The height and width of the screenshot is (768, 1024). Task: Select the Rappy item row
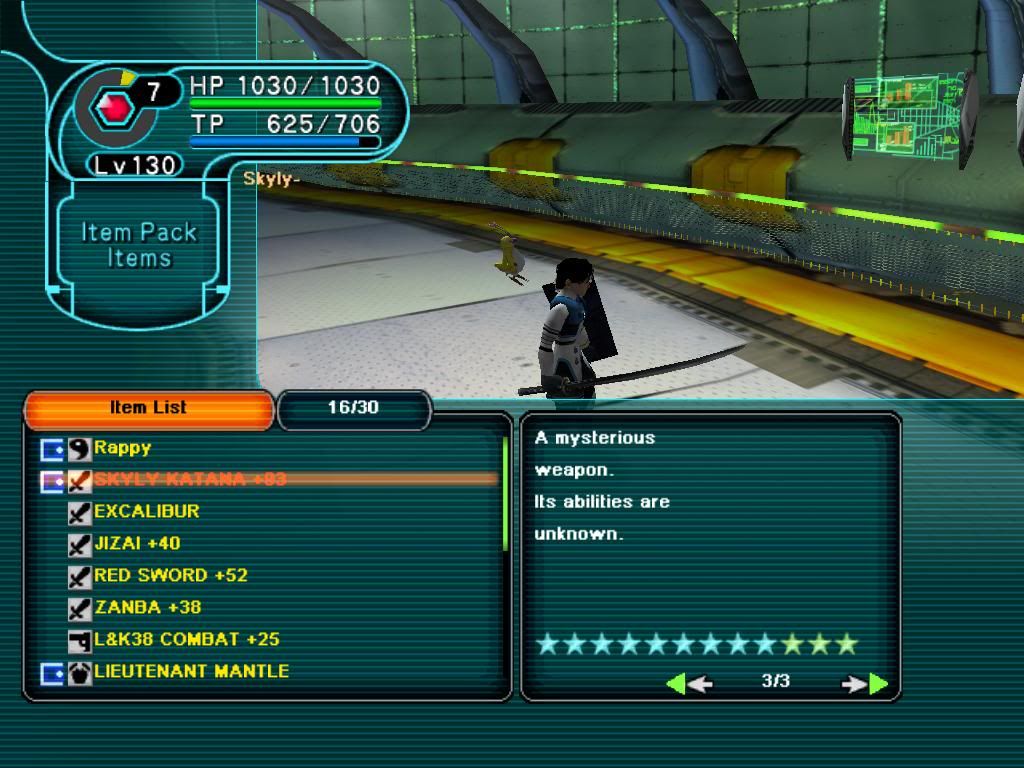coord(122,448)
